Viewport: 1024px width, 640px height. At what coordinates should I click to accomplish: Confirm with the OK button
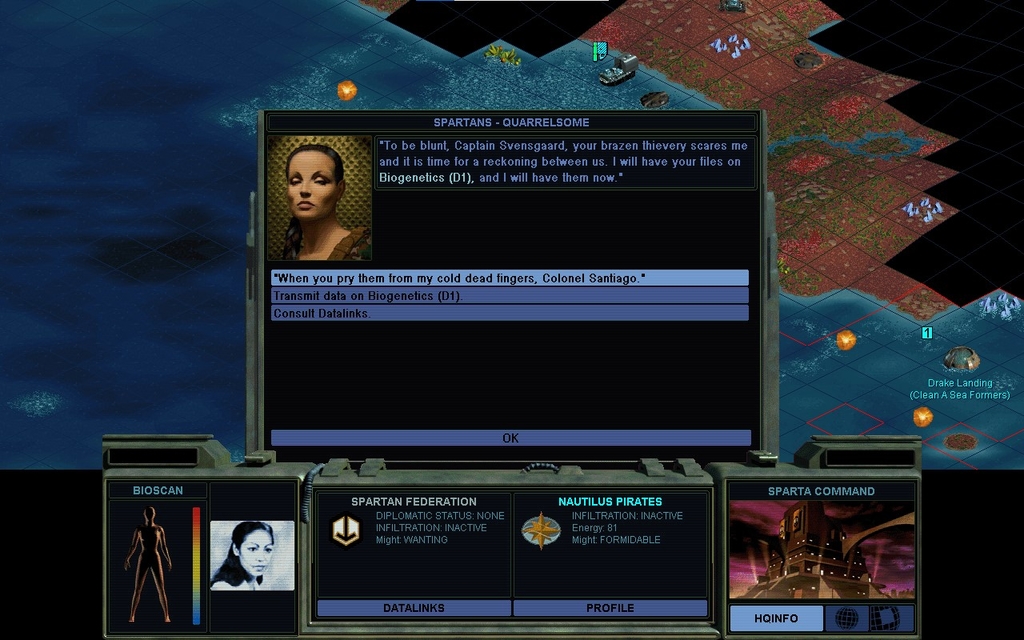tap(510, 438)
